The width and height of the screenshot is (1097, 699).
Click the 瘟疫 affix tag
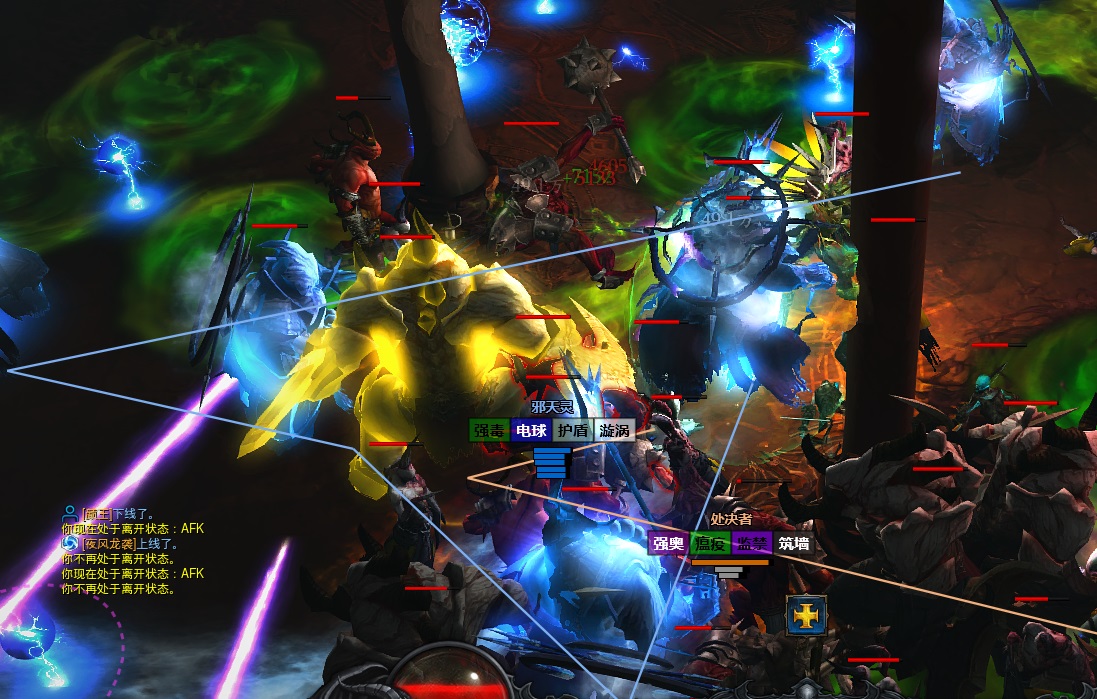coord(710,545)
